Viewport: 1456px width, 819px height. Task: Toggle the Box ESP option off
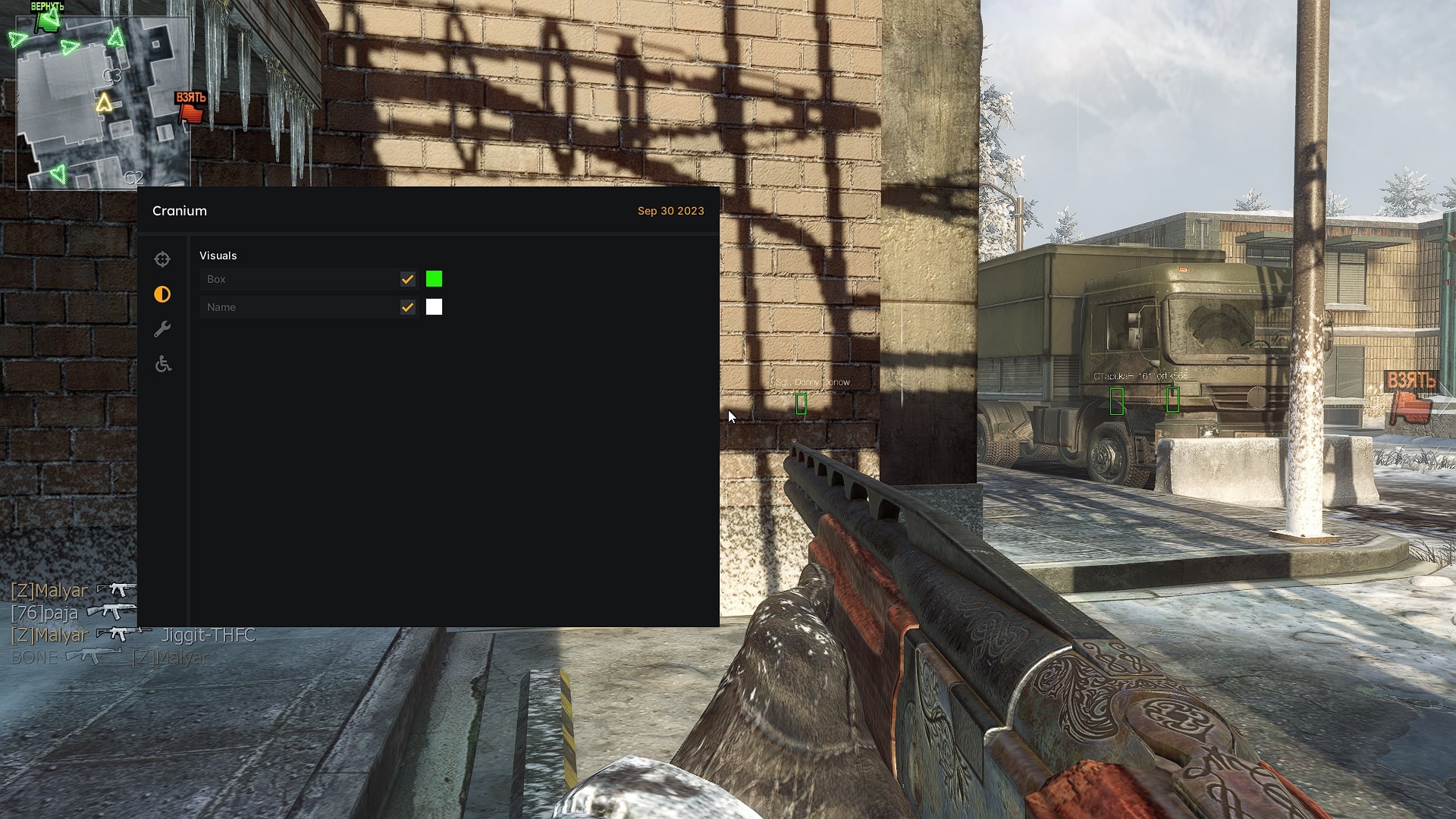click(409, 279)
